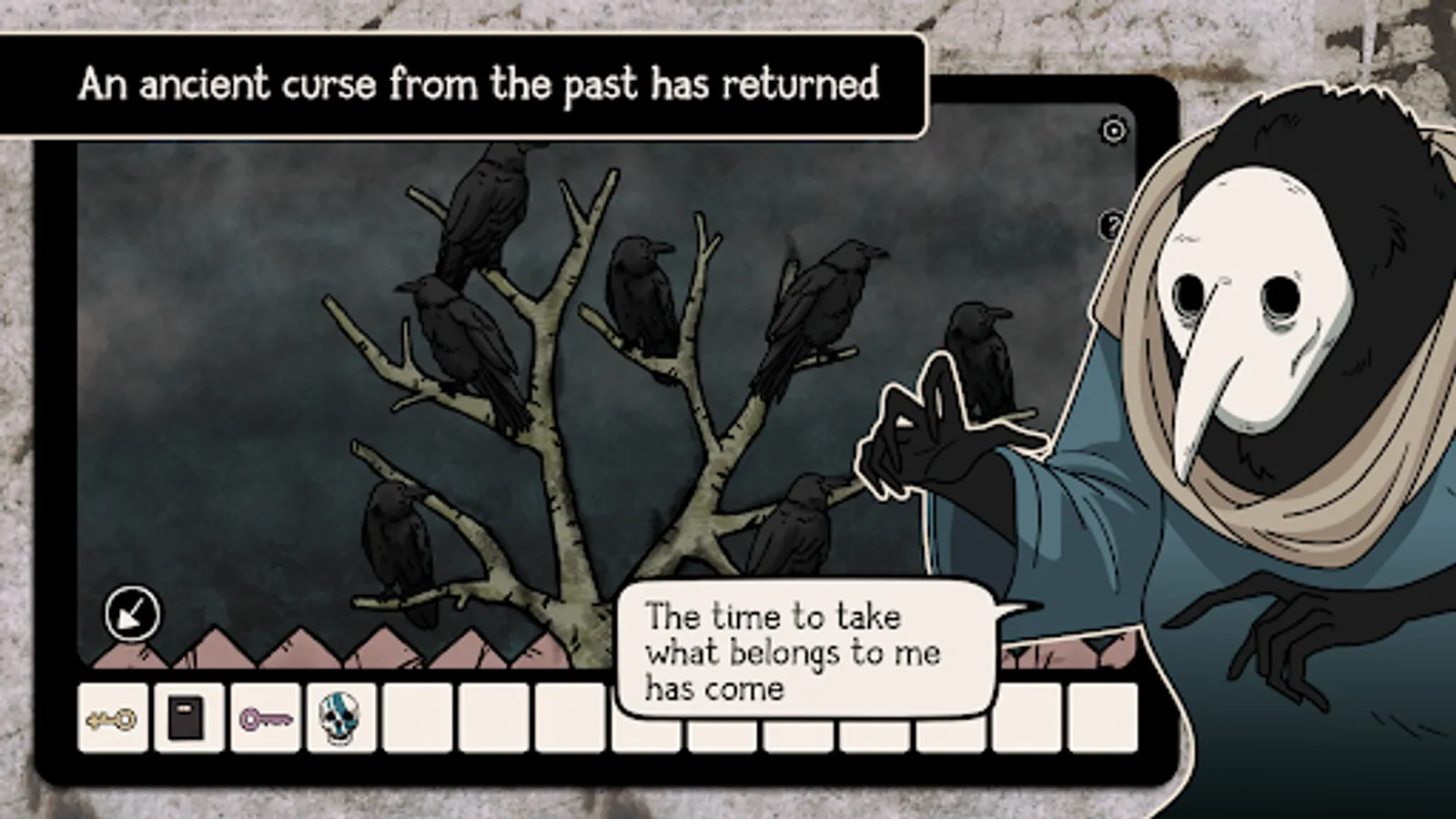Open the dark journal inventory item

click(187, 719)
